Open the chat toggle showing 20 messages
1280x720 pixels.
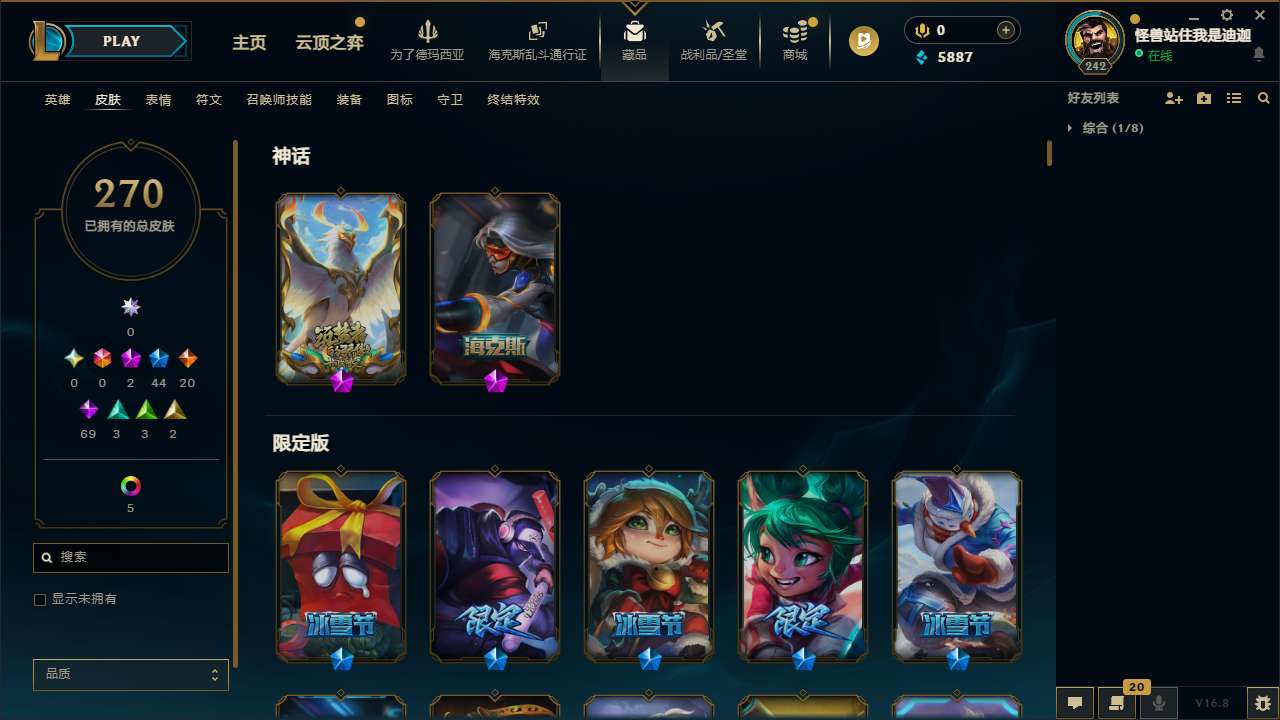(x=1117, y=702)
